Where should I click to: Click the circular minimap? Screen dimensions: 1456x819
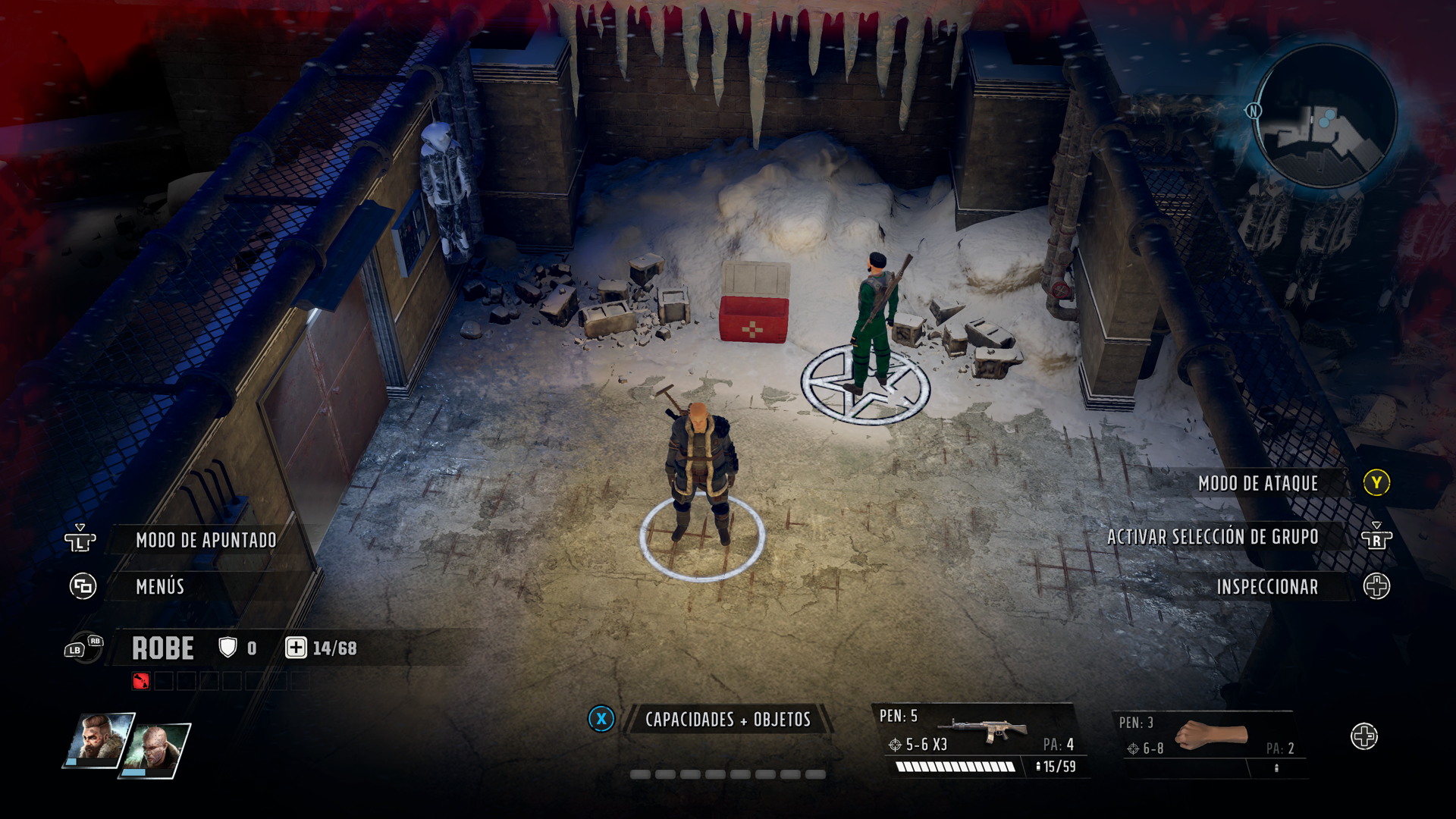click(x=1325, y=118)
